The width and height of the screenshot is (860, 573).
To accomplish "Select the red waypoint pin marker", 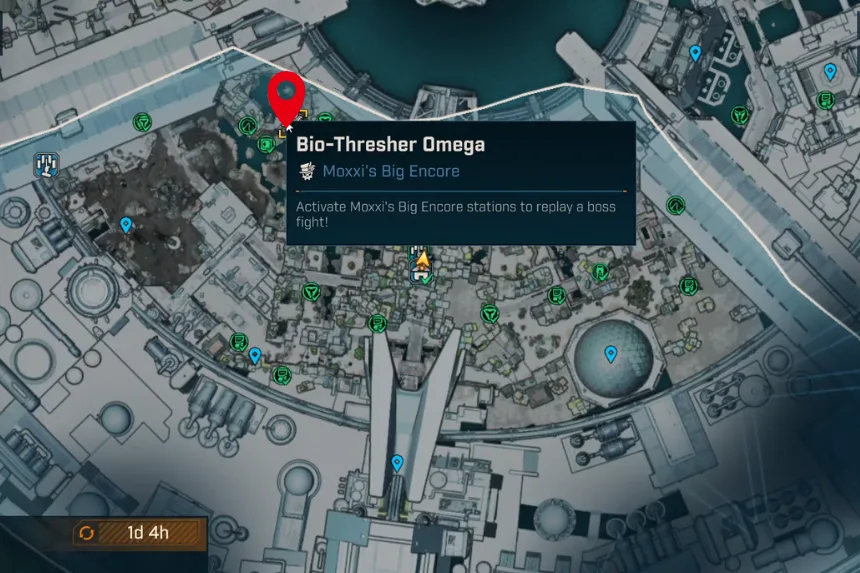I will [288, 95].
